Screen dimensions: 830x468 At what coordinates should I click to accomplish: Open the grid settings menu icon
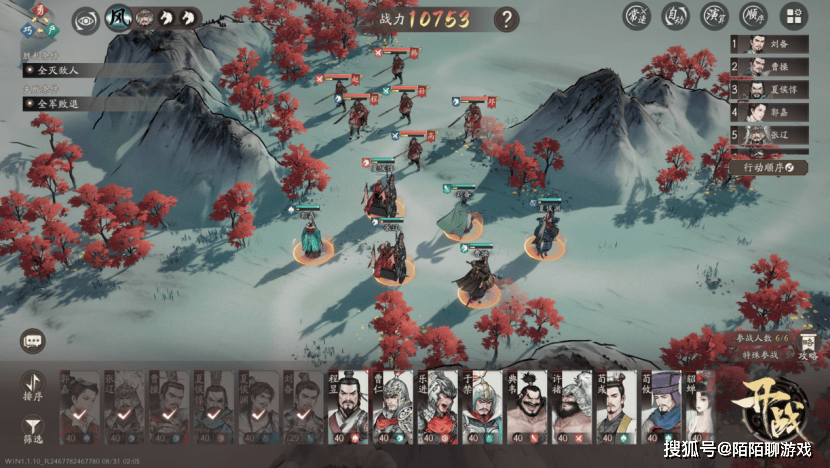793,16
